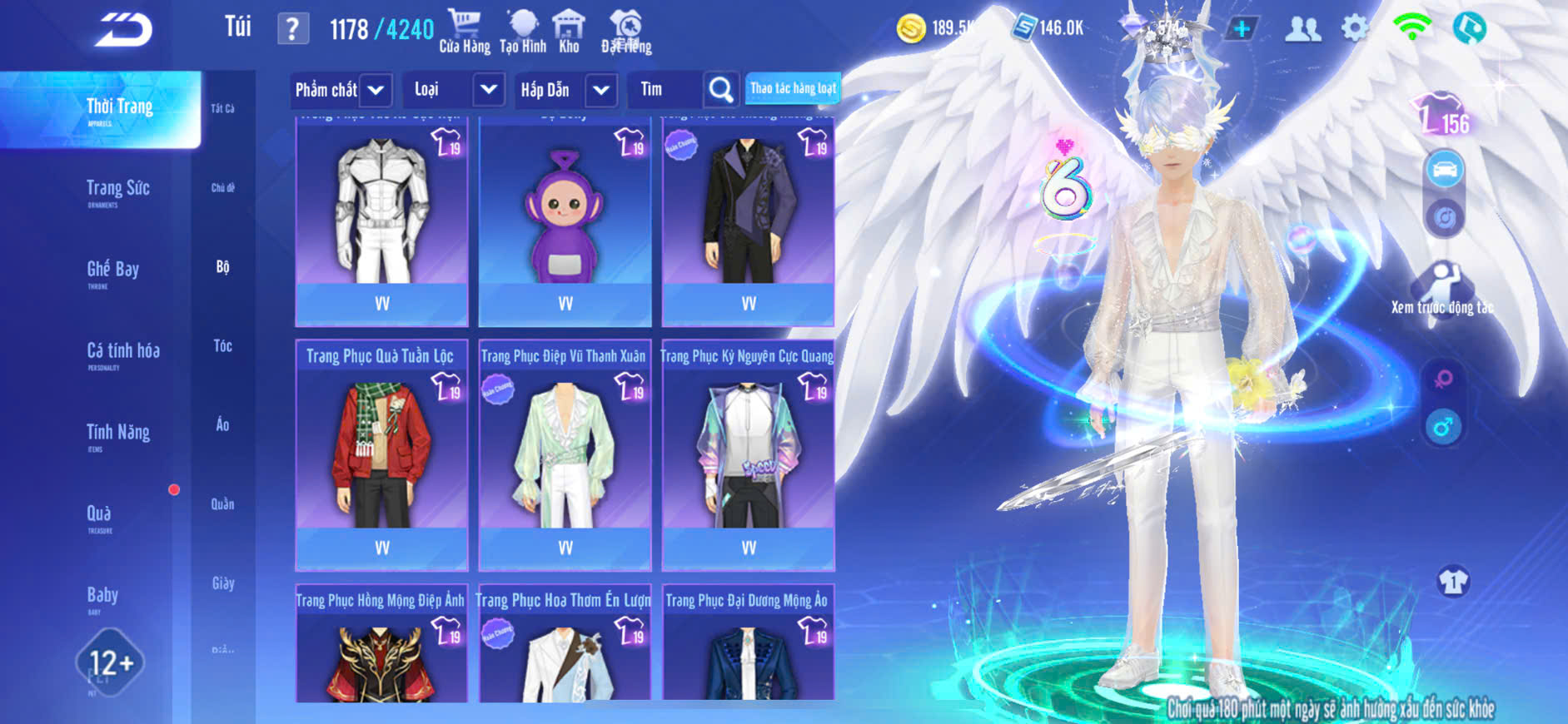Expand the Phẩm chất dropdown

pyautogui.click(x=376, y=90)
